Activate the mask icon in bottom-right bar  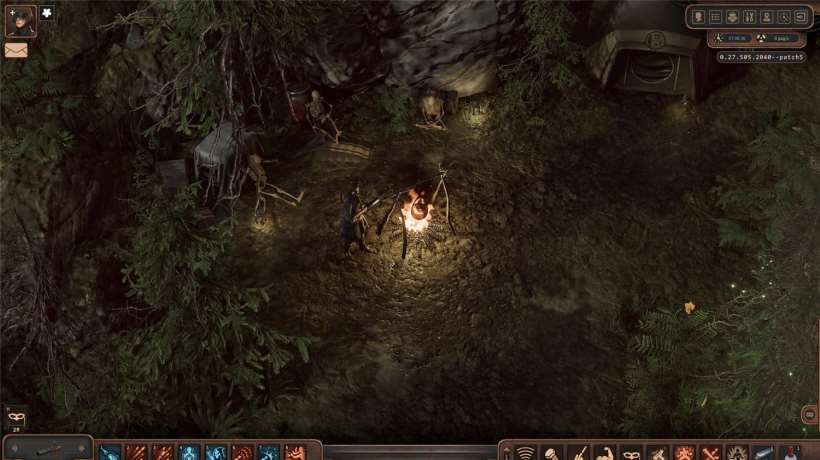click(x=631, y=453)
